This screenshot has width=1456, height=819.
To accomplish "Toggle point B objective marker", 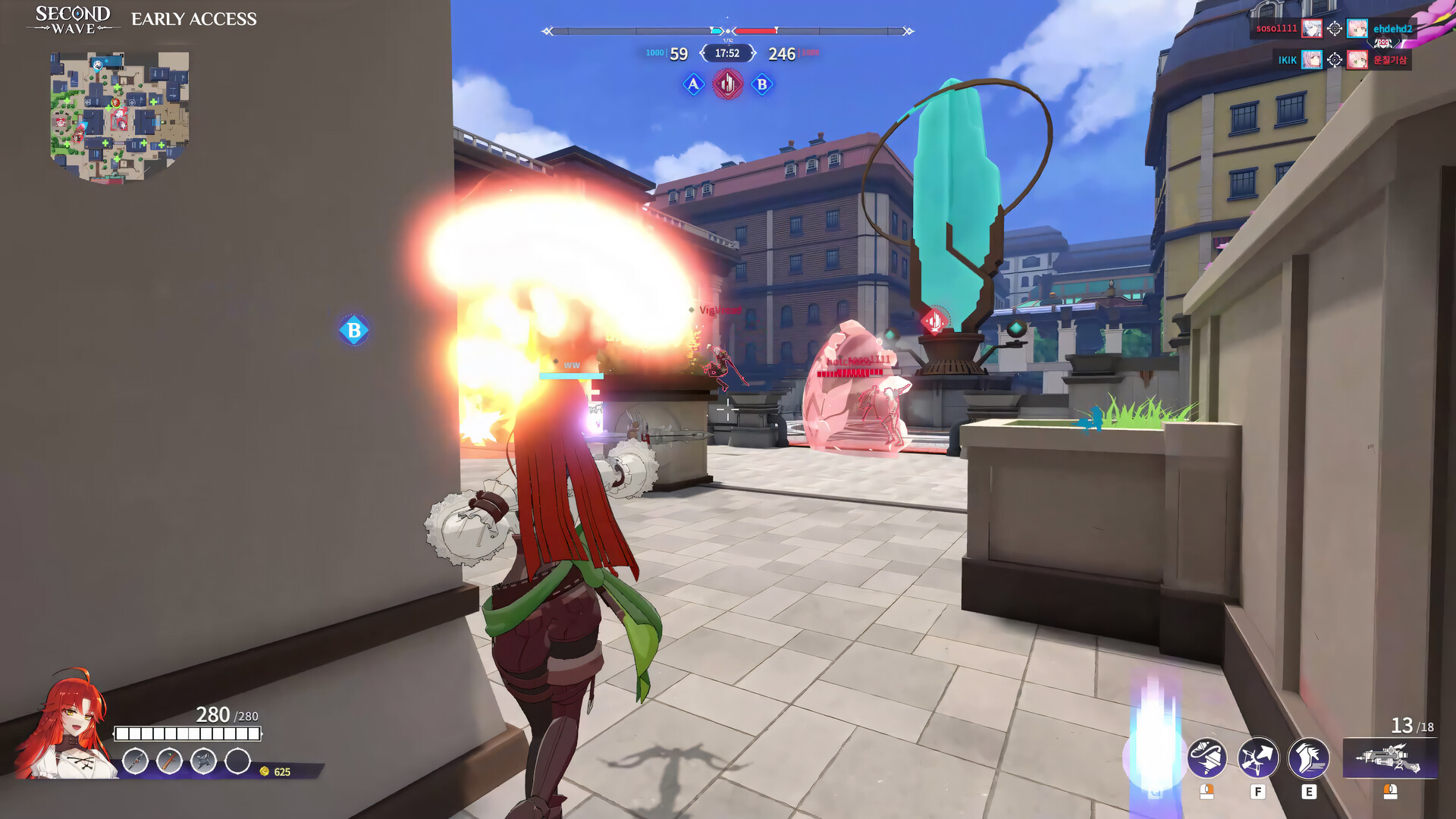I will pos(761,83).
